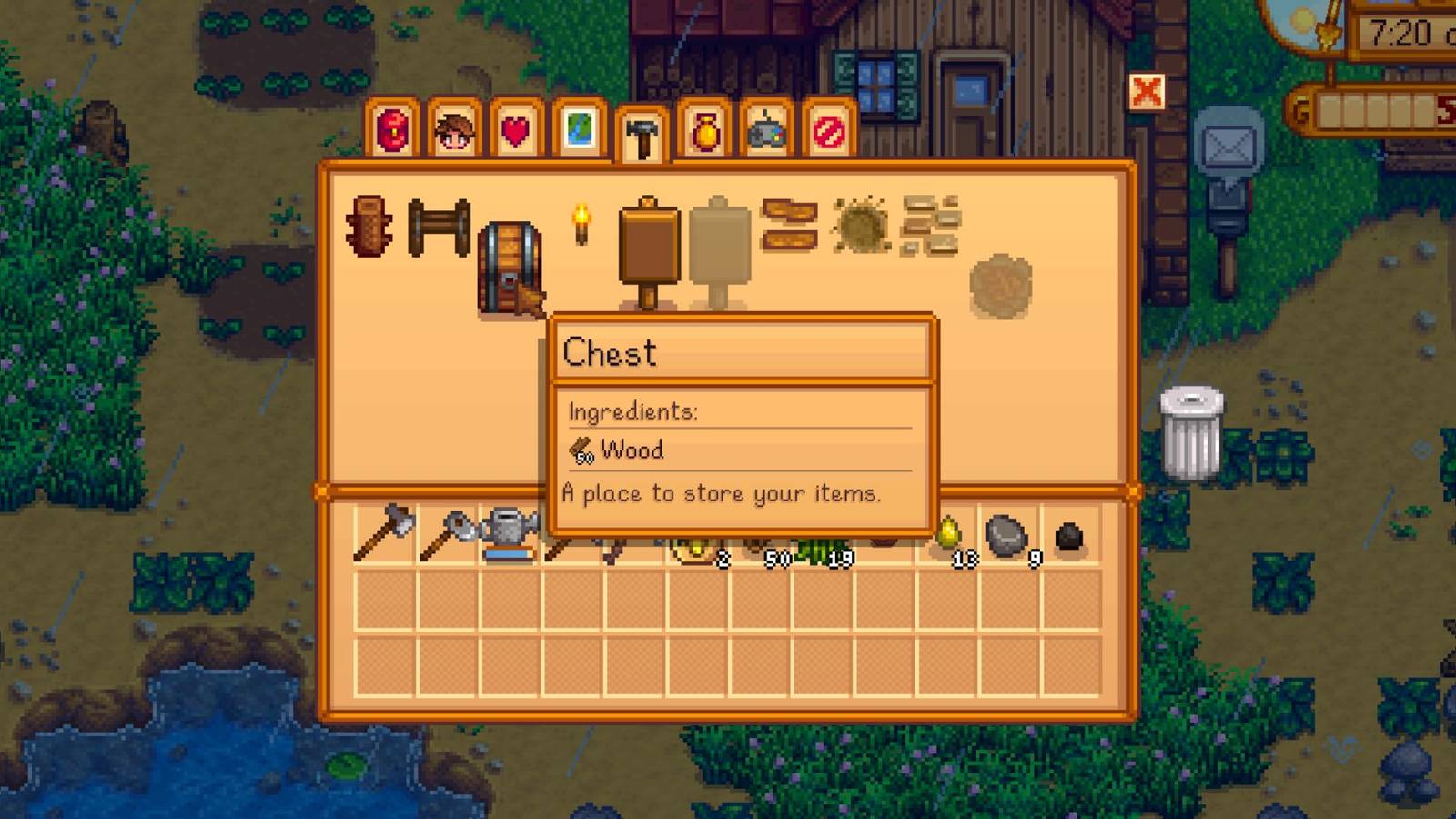Image resolution: width=1456 pixels, height=819 pixels.
Task: Open the Inventory tab
Action: point(391,133)
